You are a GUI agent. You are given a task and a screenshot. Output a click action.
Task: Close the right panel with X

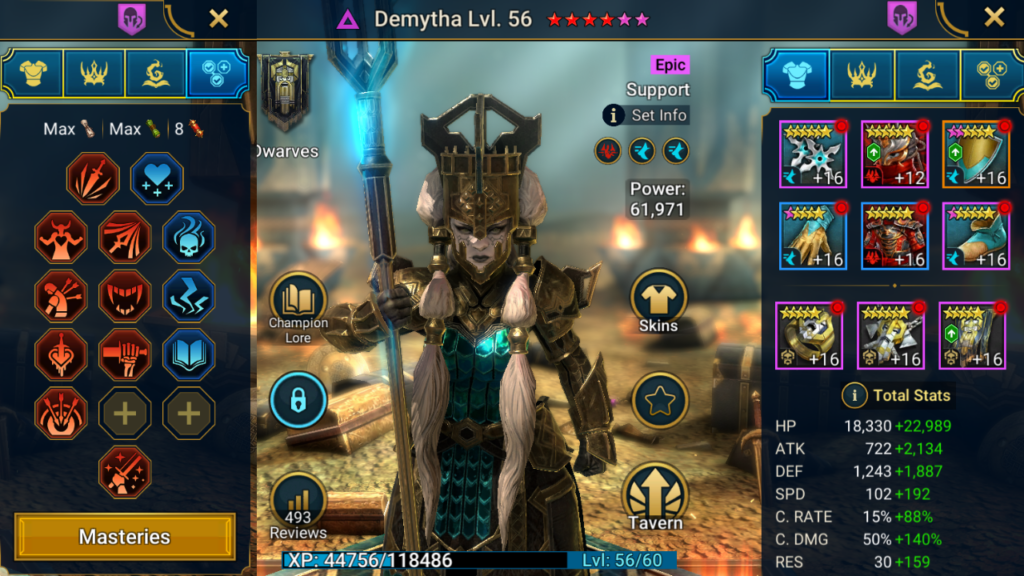(994, 17)
